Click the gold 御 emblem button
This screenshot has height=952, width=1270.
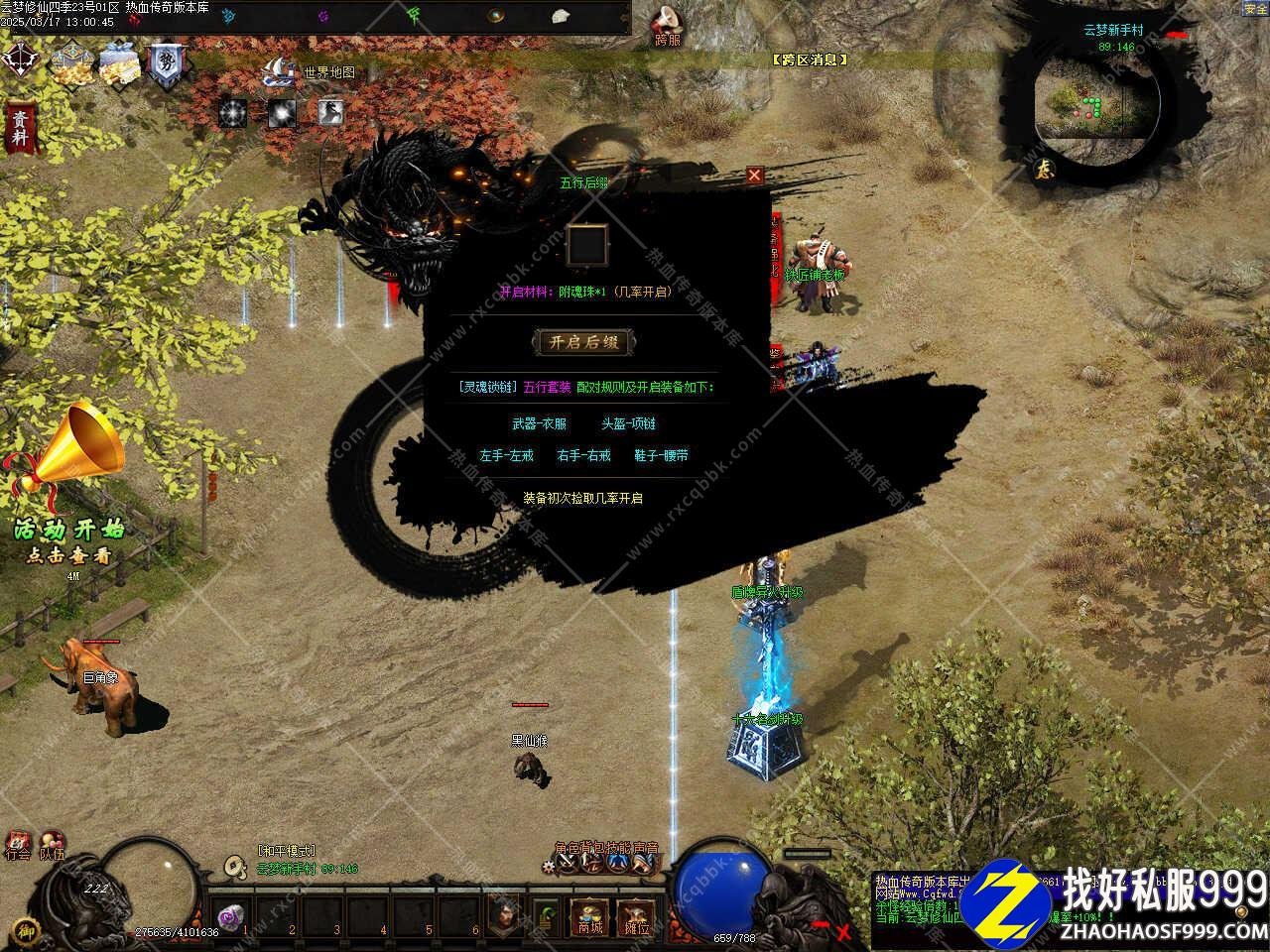coord(29,929)
